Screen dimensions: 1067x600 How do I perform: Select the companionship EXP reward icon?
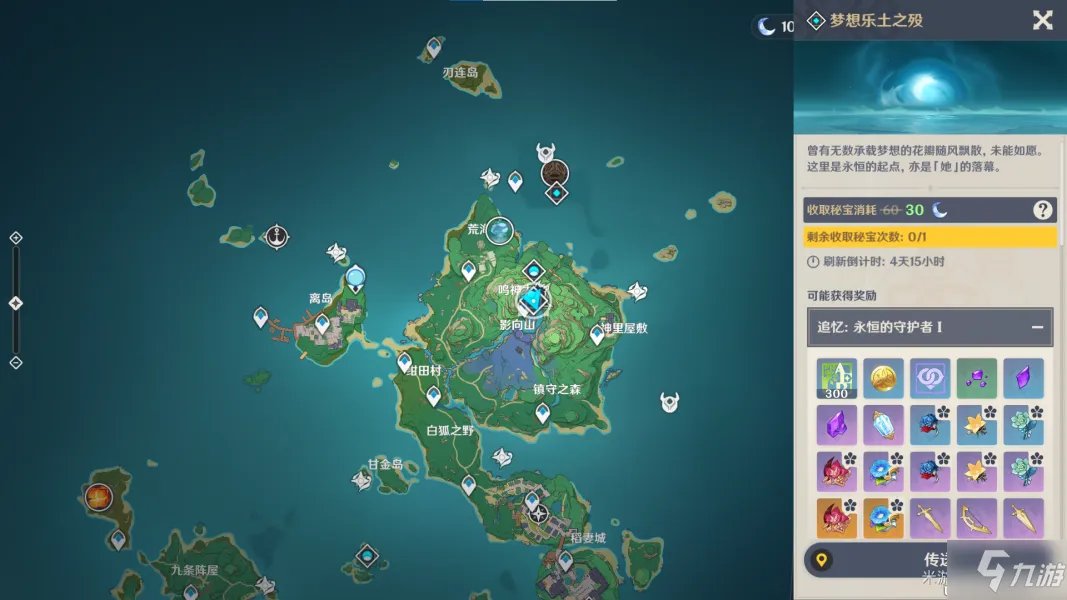(930, 378)
